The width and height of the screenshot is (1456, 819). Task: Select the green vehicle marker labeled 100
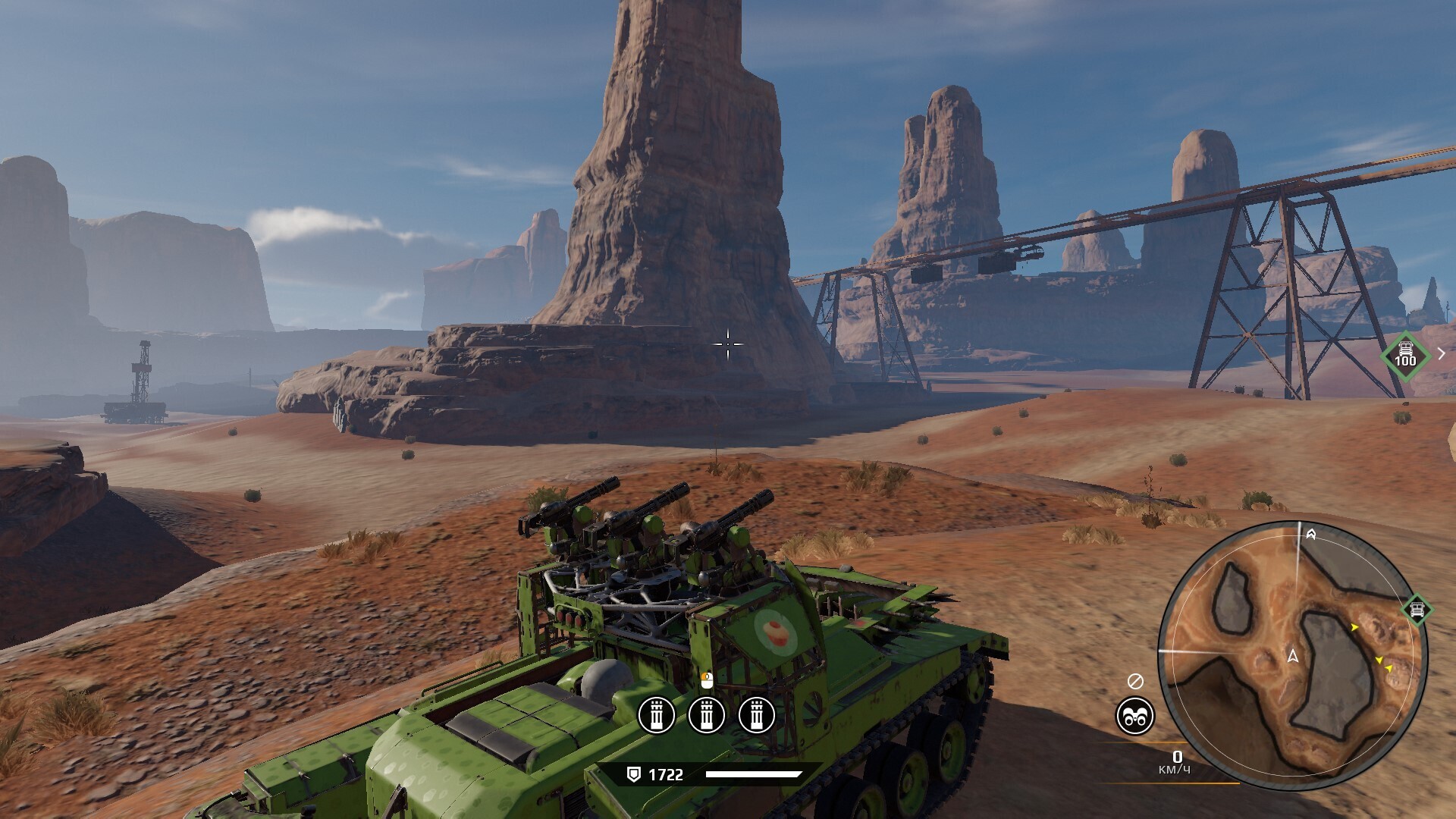click(x=1405, y=354)
